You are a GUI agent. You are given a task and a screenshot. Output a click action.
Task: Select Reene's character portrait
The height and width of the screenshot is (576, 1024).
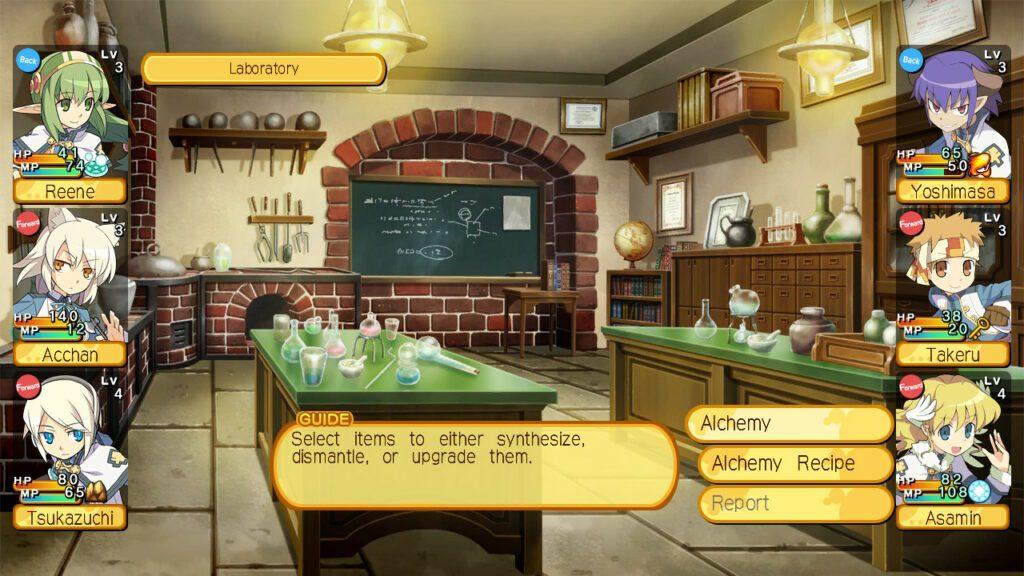pos(70,115)
